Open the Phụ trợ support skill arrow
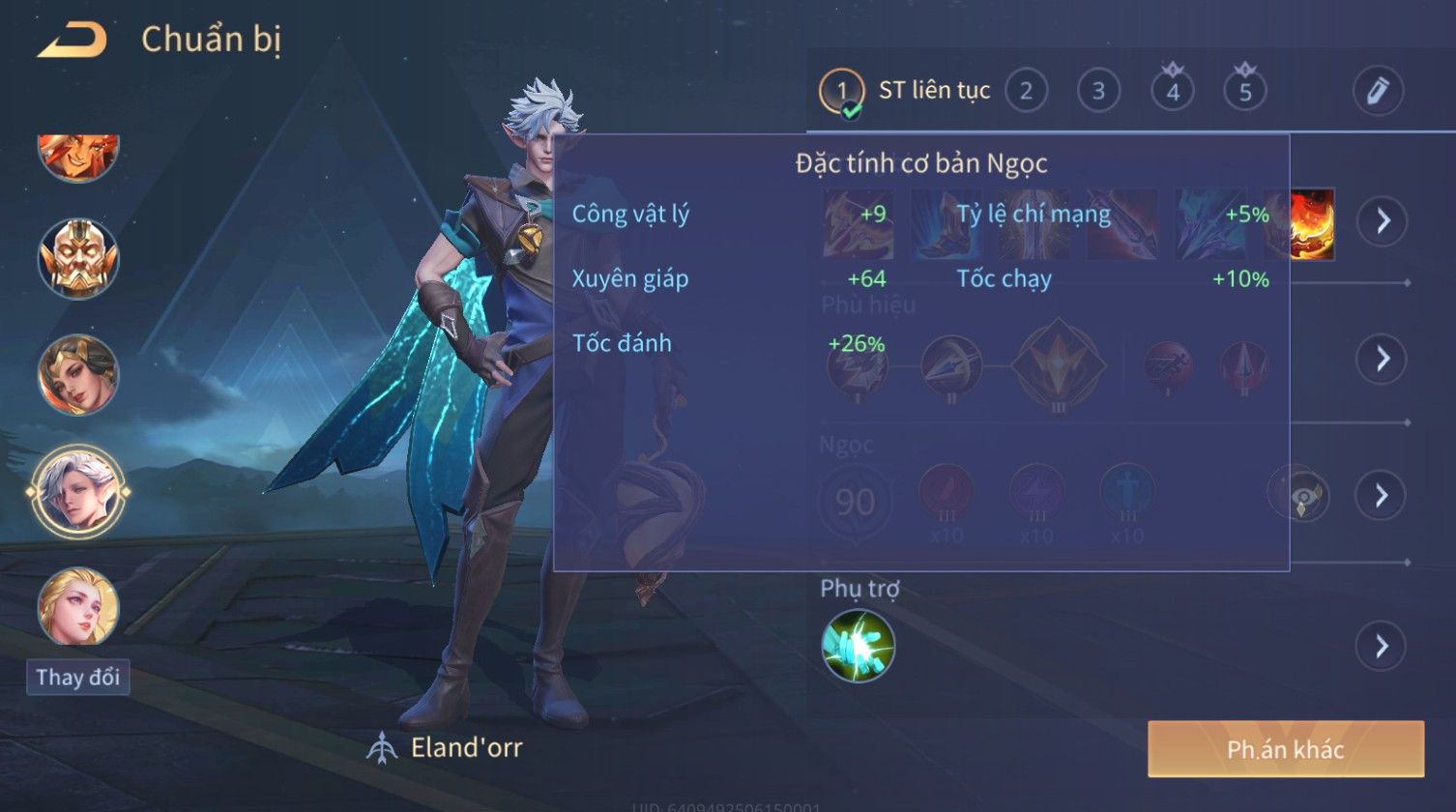 pyautogui.click(x=1382, y=646)
